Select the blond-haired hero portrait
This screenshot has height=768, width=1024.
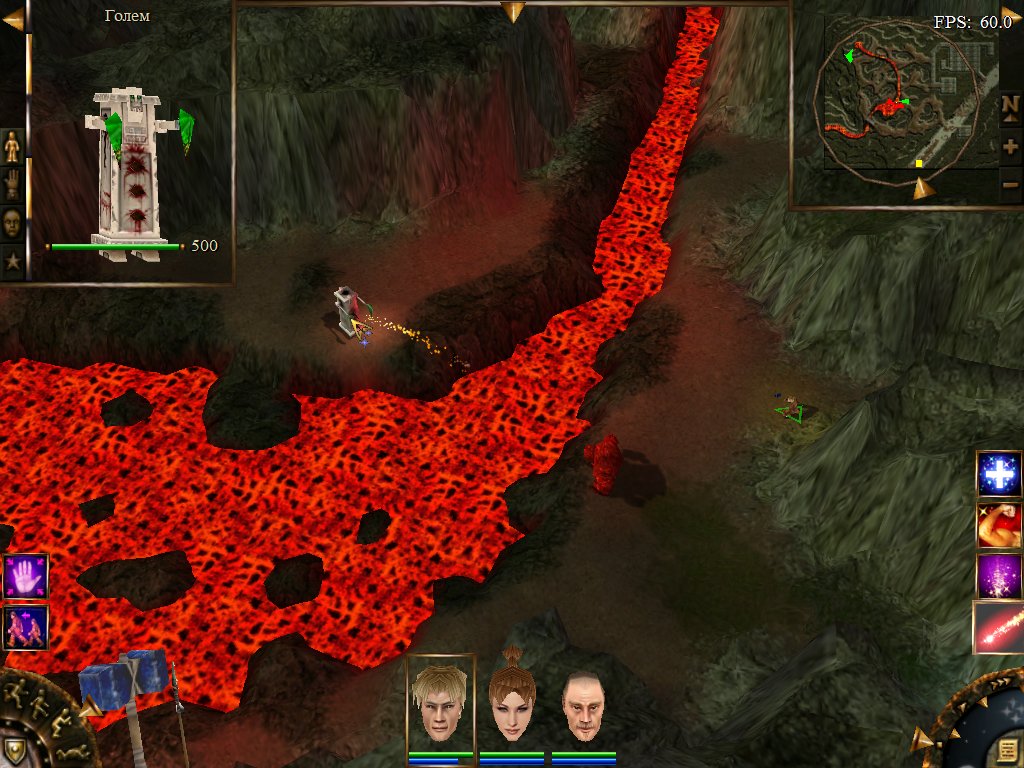441,702
